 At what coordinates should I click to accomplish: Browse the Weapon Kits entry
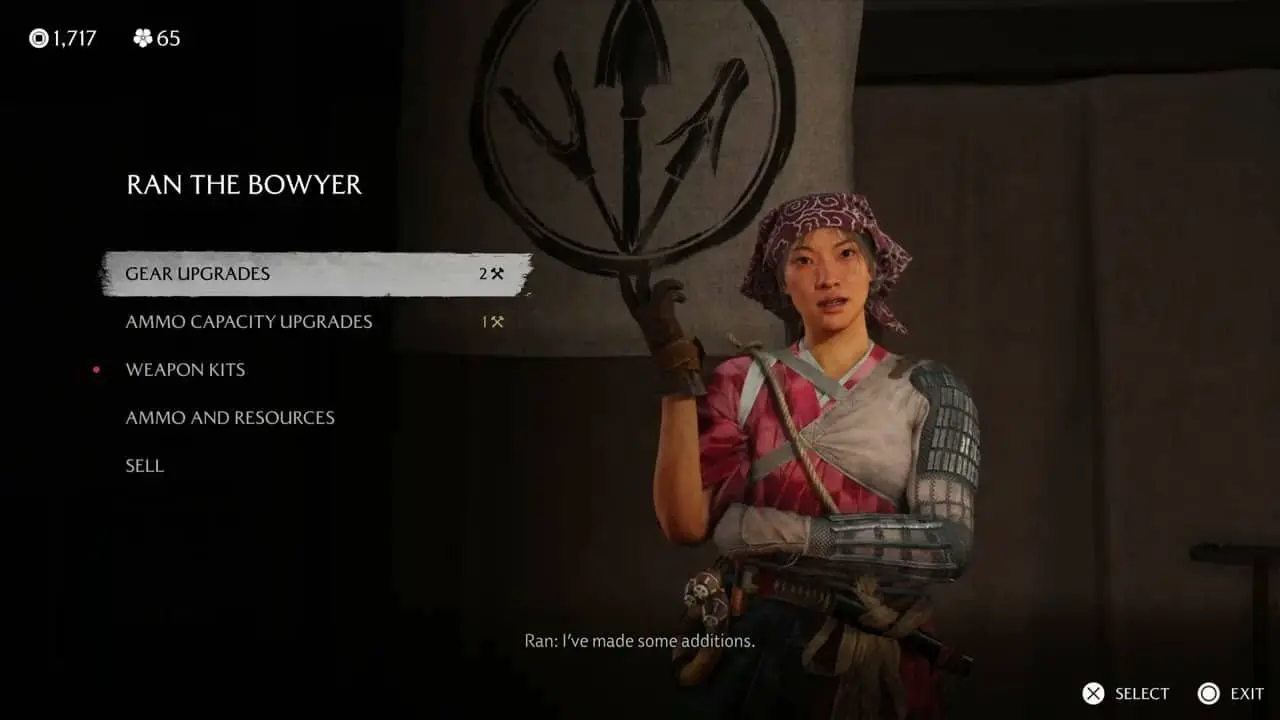185,370
